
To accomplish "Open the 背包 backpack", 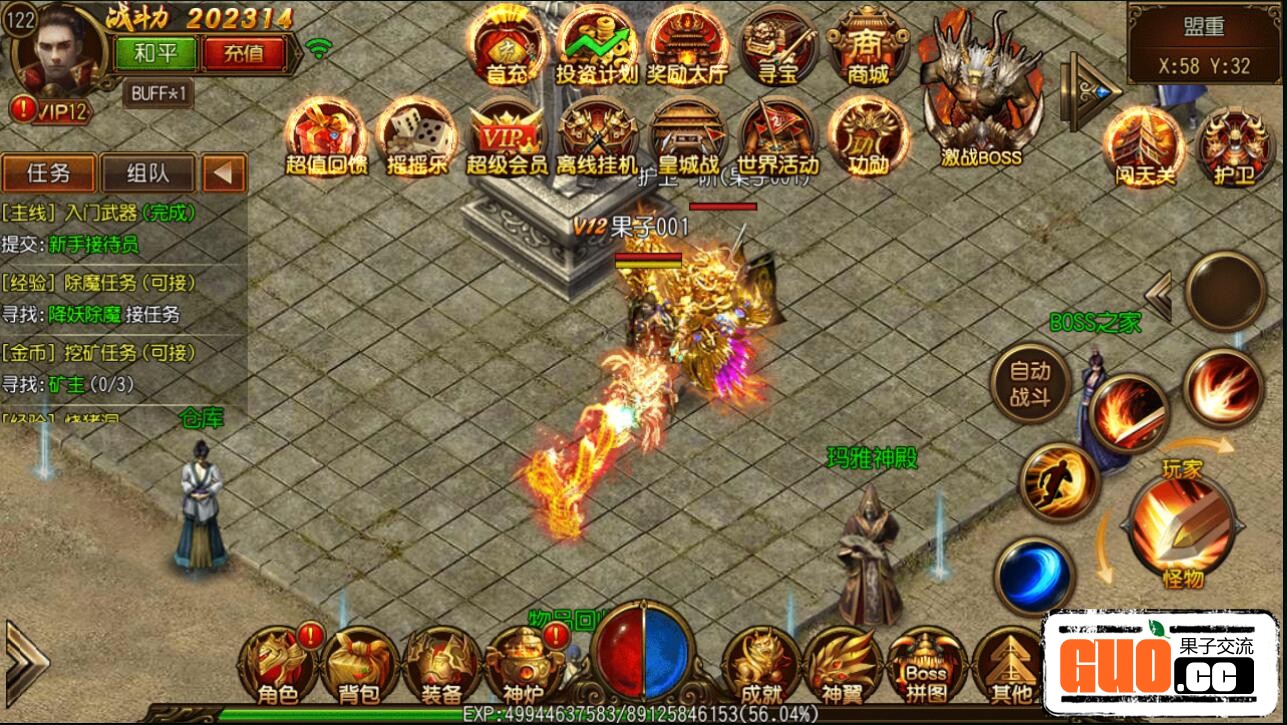I will tap(359, 663).
